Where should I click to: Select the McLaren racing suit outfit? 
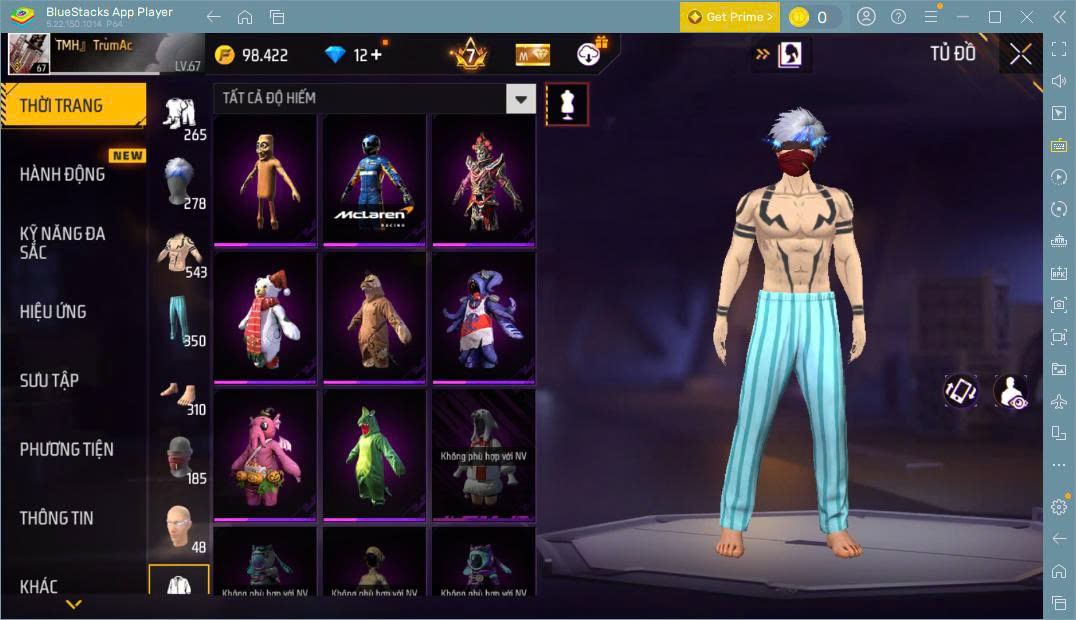(x=374, y=178)
